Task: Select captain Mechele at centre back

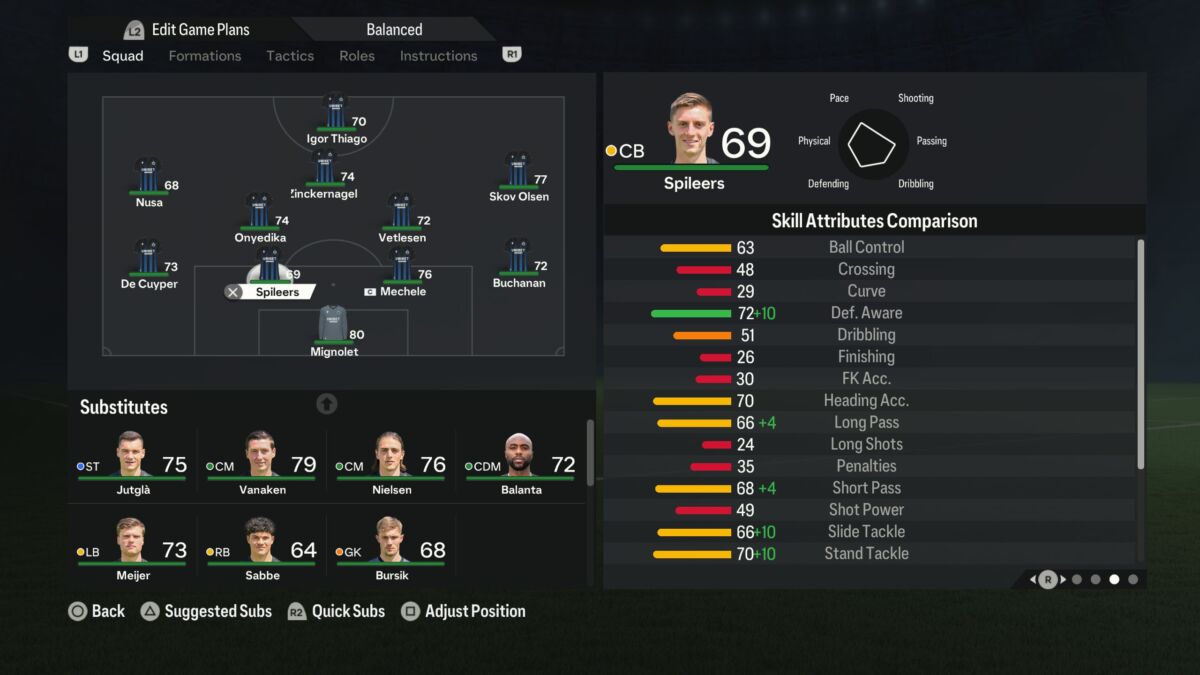Action: click(401, 270)
